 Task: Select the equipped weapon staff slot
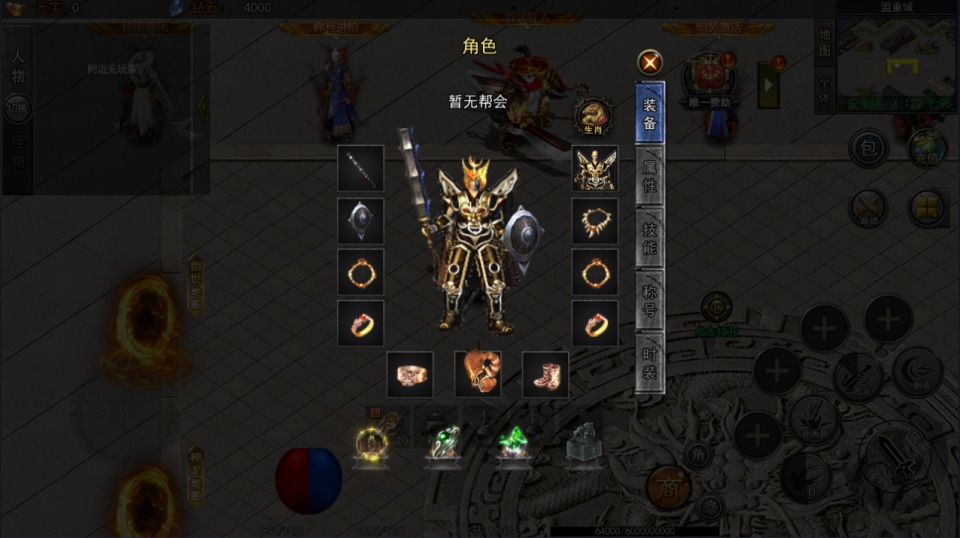360,168
